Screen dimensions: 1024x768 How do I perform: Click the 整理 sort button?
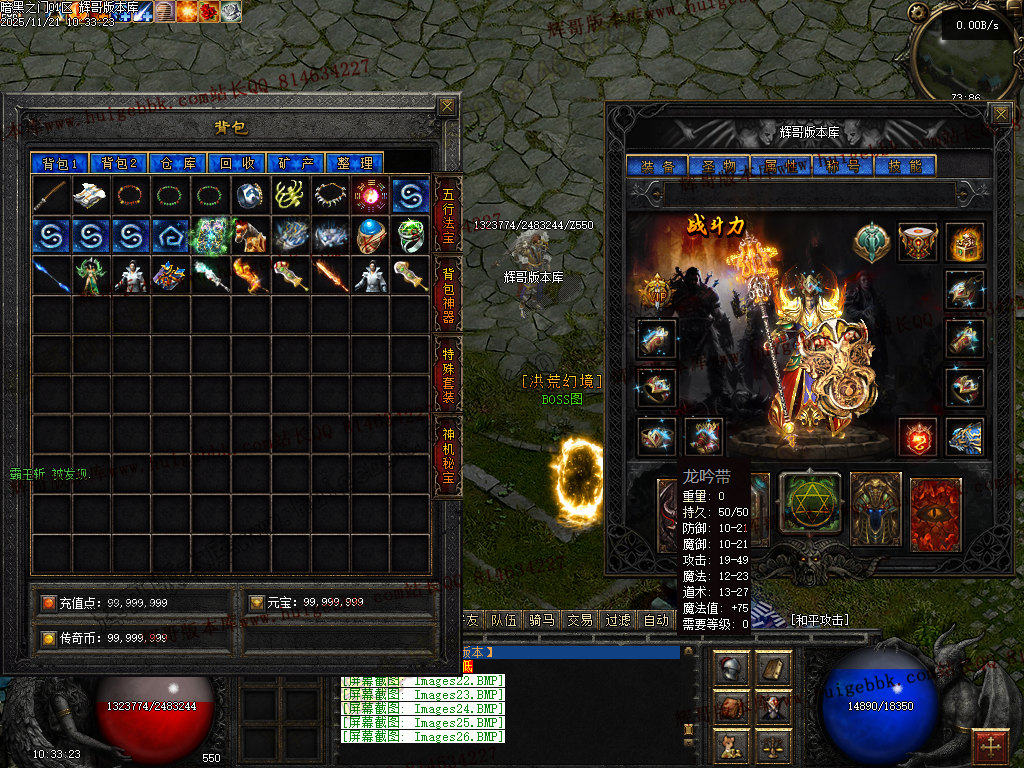(x=355, y=163)
